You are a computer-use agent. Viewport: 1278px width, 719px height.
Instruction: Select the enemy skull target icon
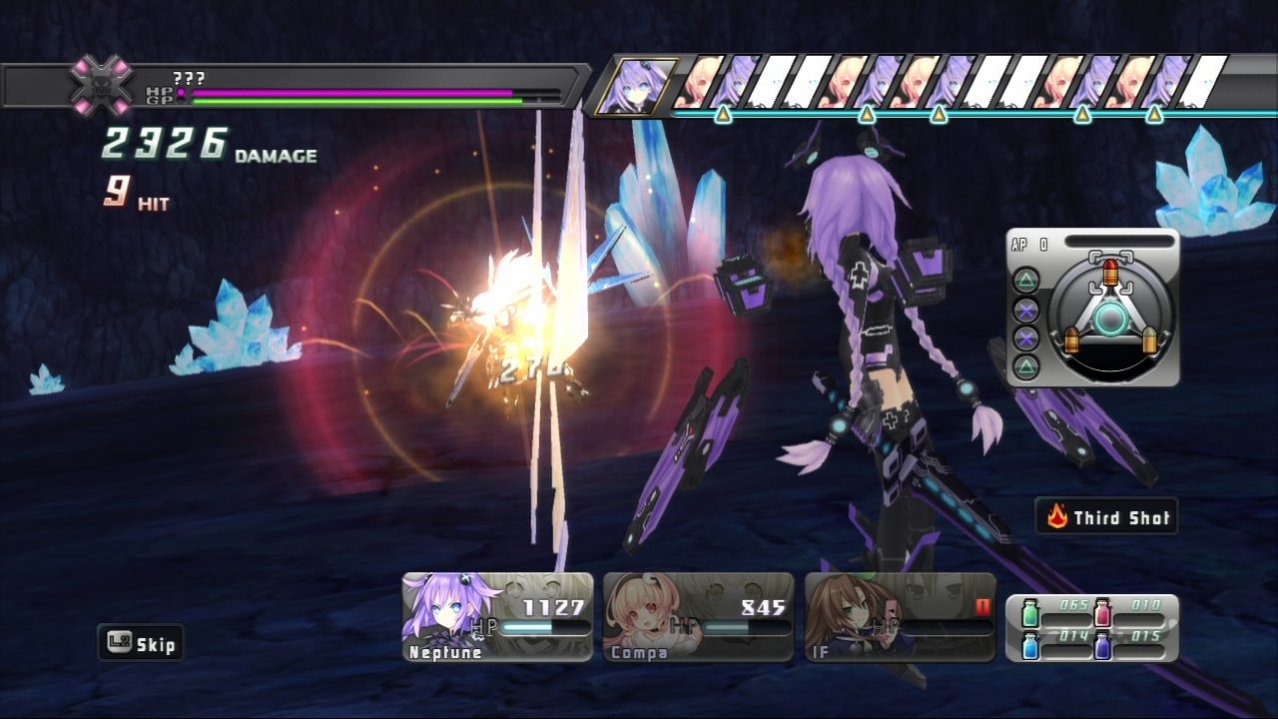(101, 85)
